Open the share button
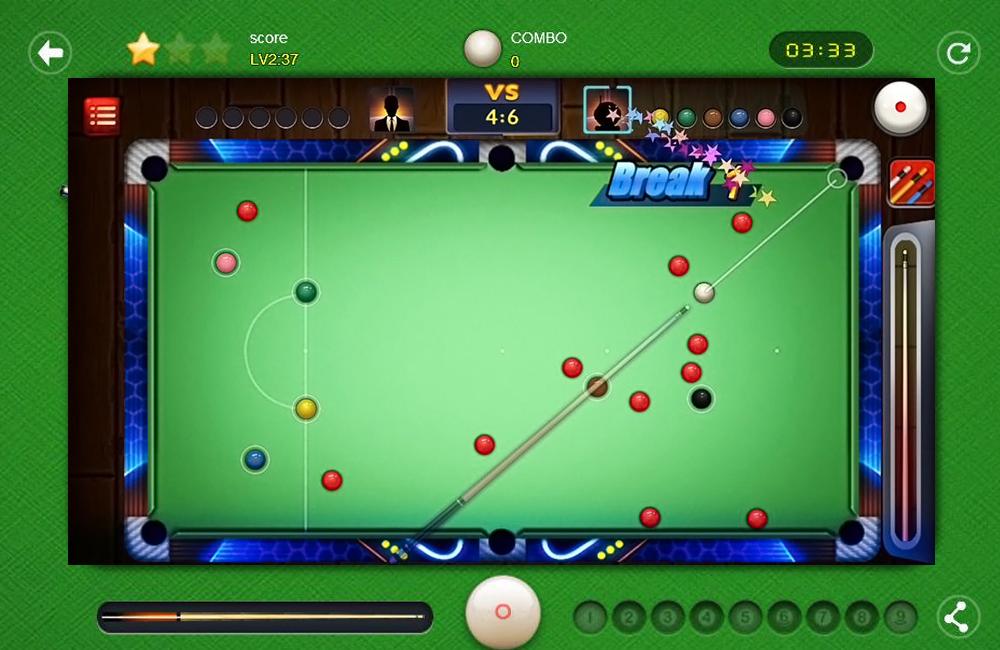This screenshot has width=1000, height=650. click(957, 617)
